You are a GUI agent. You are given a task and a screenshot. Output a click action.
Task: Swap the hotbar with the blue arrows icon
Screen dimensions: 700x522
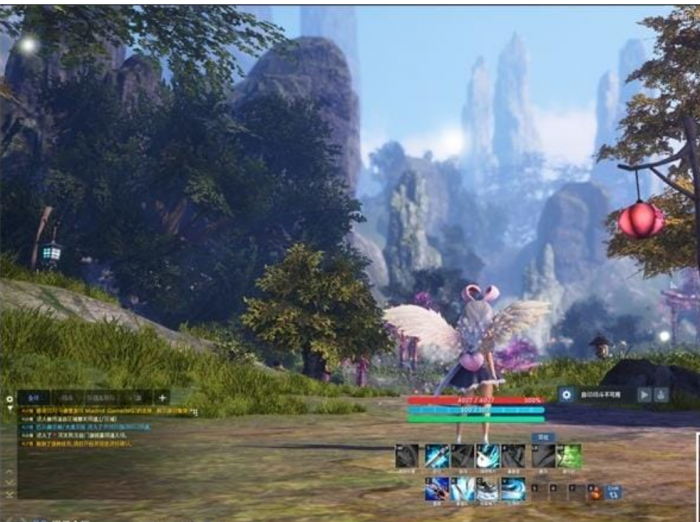[x=613, y=491]
